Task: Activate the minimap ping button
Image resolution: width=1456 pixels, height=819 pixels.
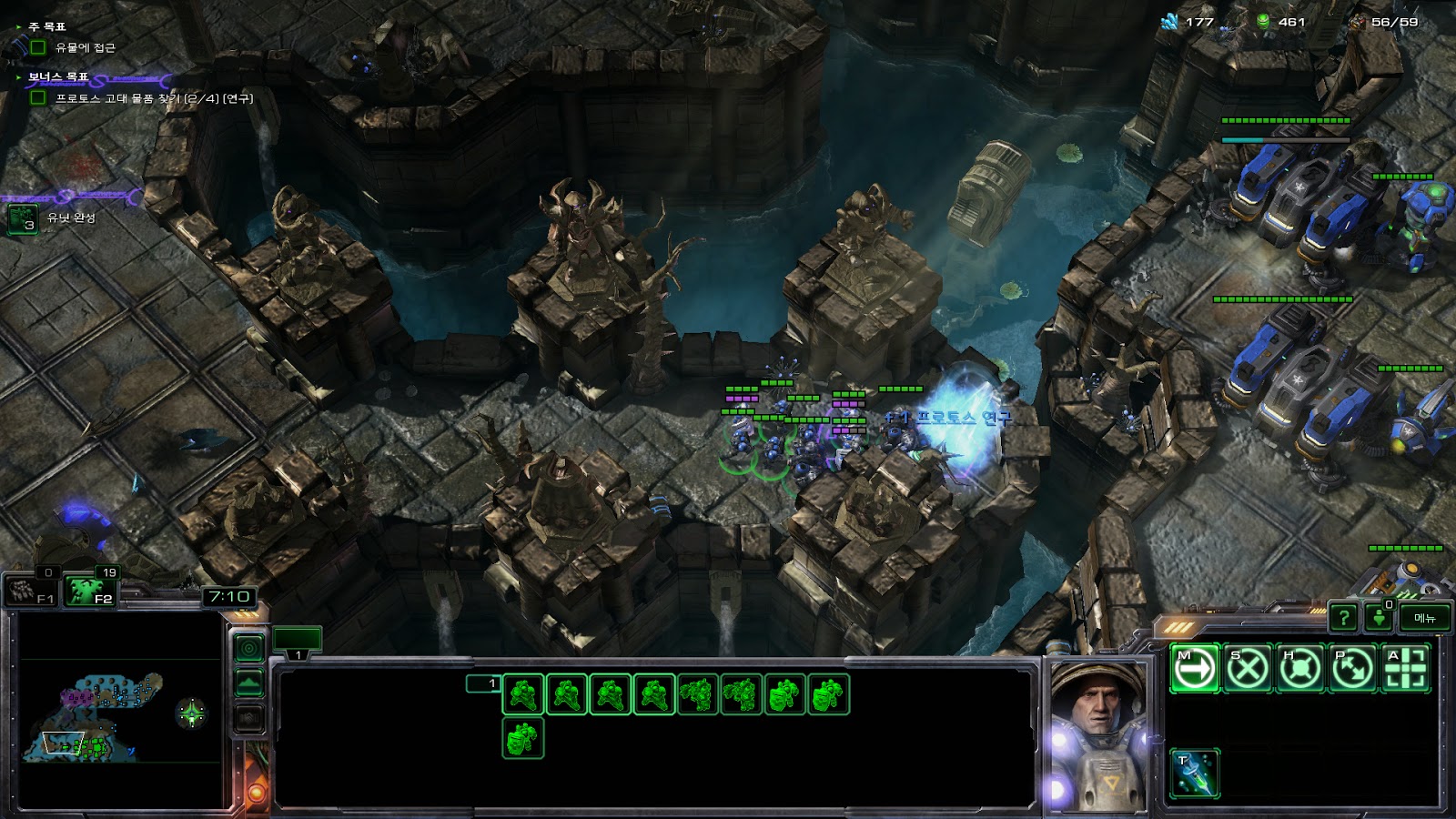Action: [248, 648]
